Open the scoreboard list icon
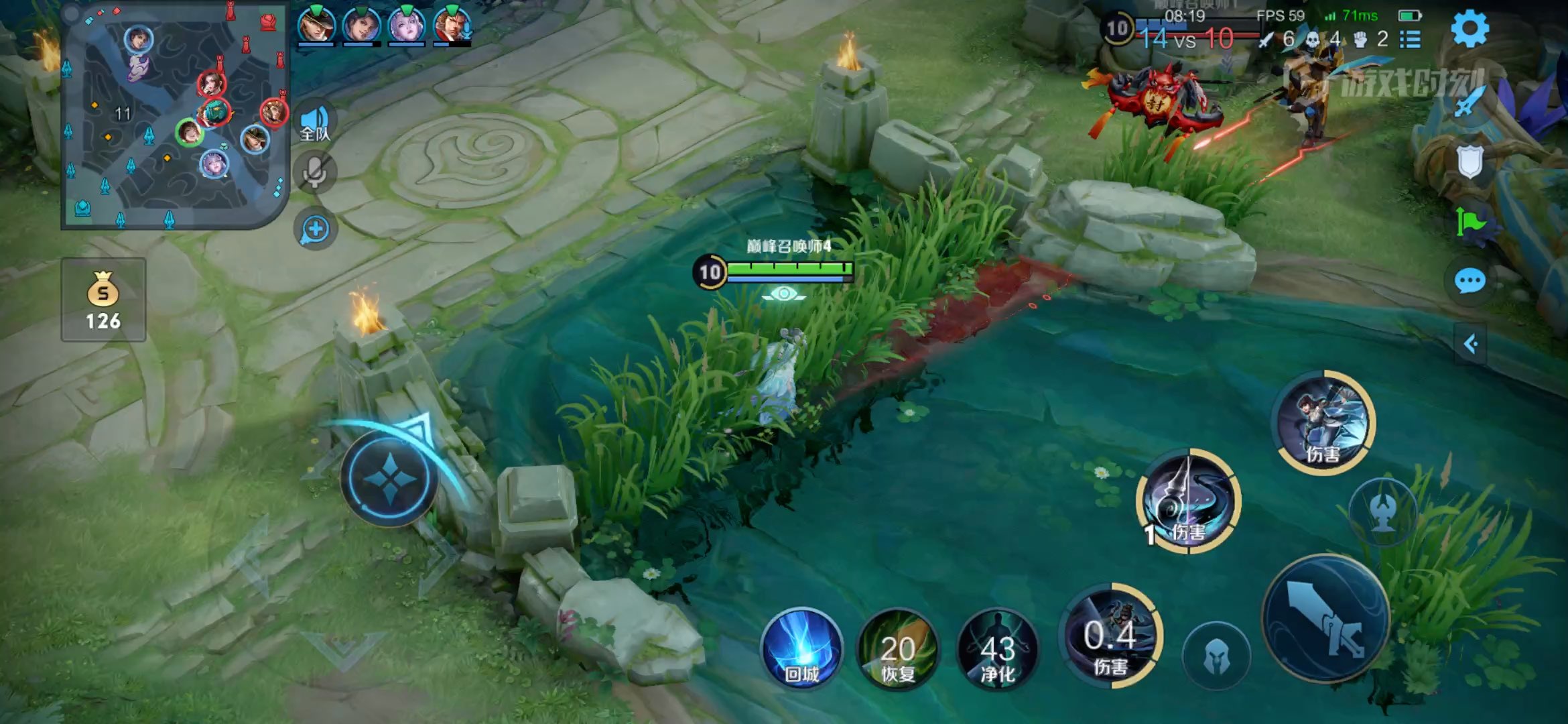This screenshot has width=1568, height=724. point(1410,40)
